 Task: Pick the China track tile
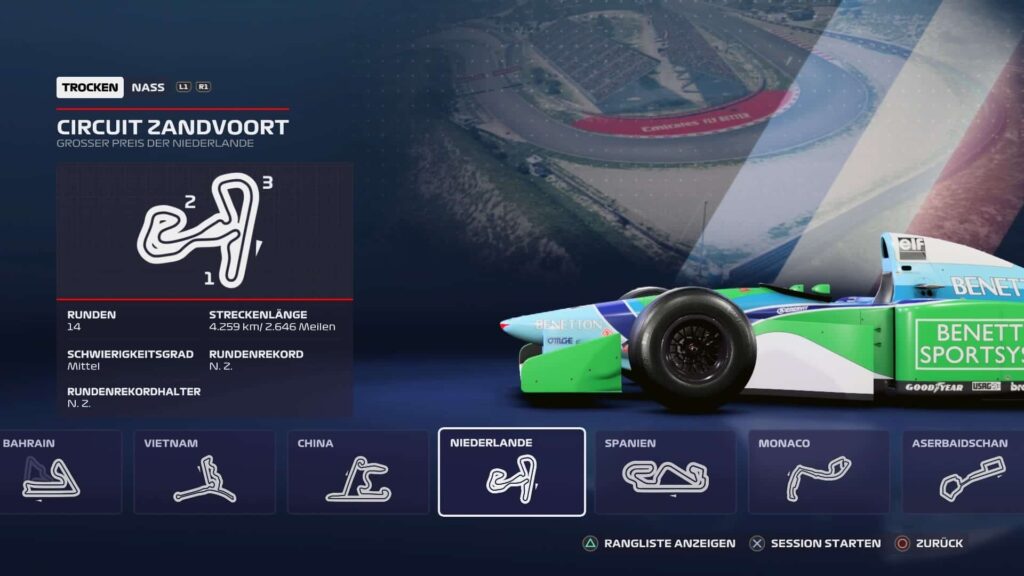[358, 472]
